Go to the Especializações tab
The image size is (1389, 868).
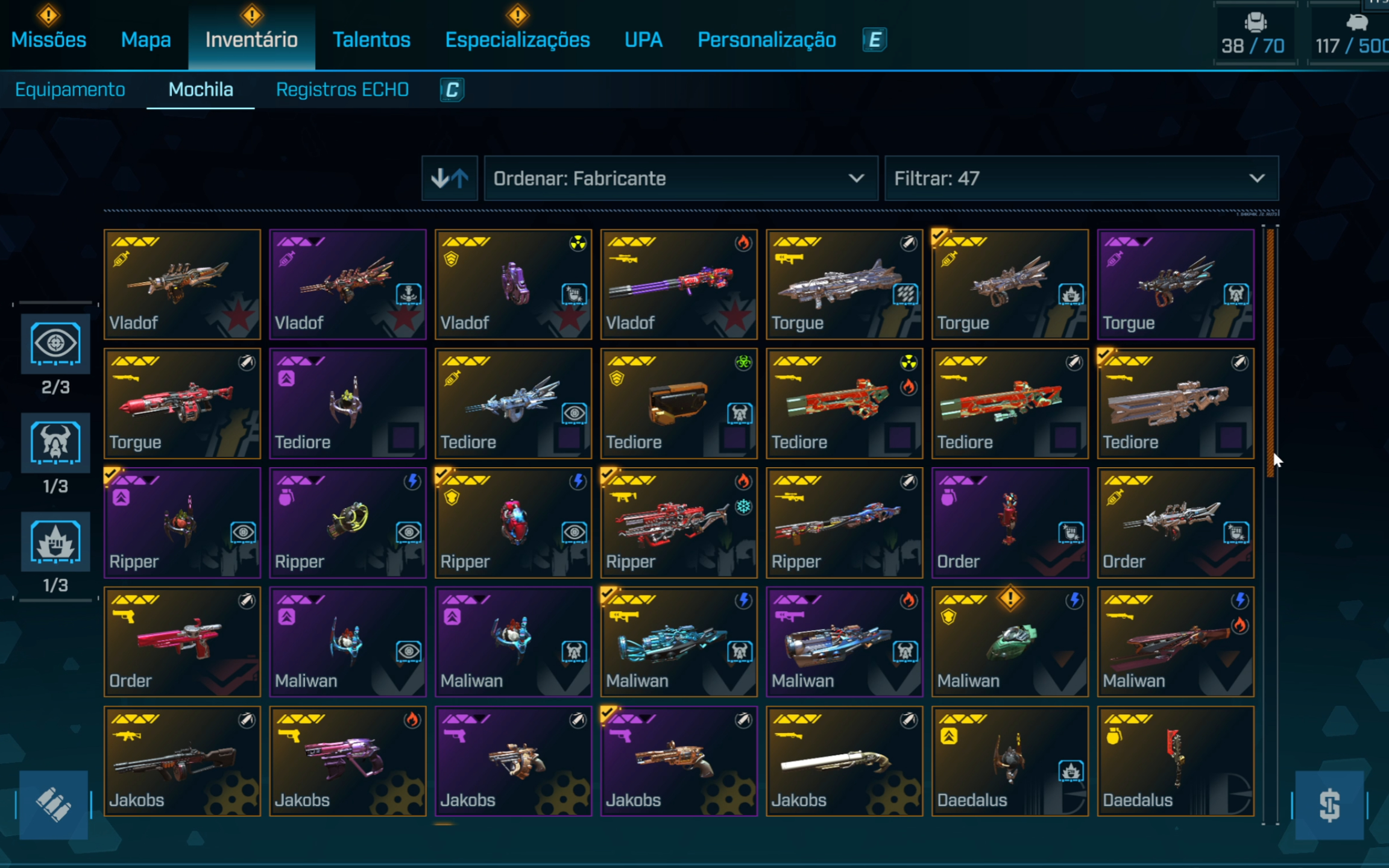pos(517,40)
